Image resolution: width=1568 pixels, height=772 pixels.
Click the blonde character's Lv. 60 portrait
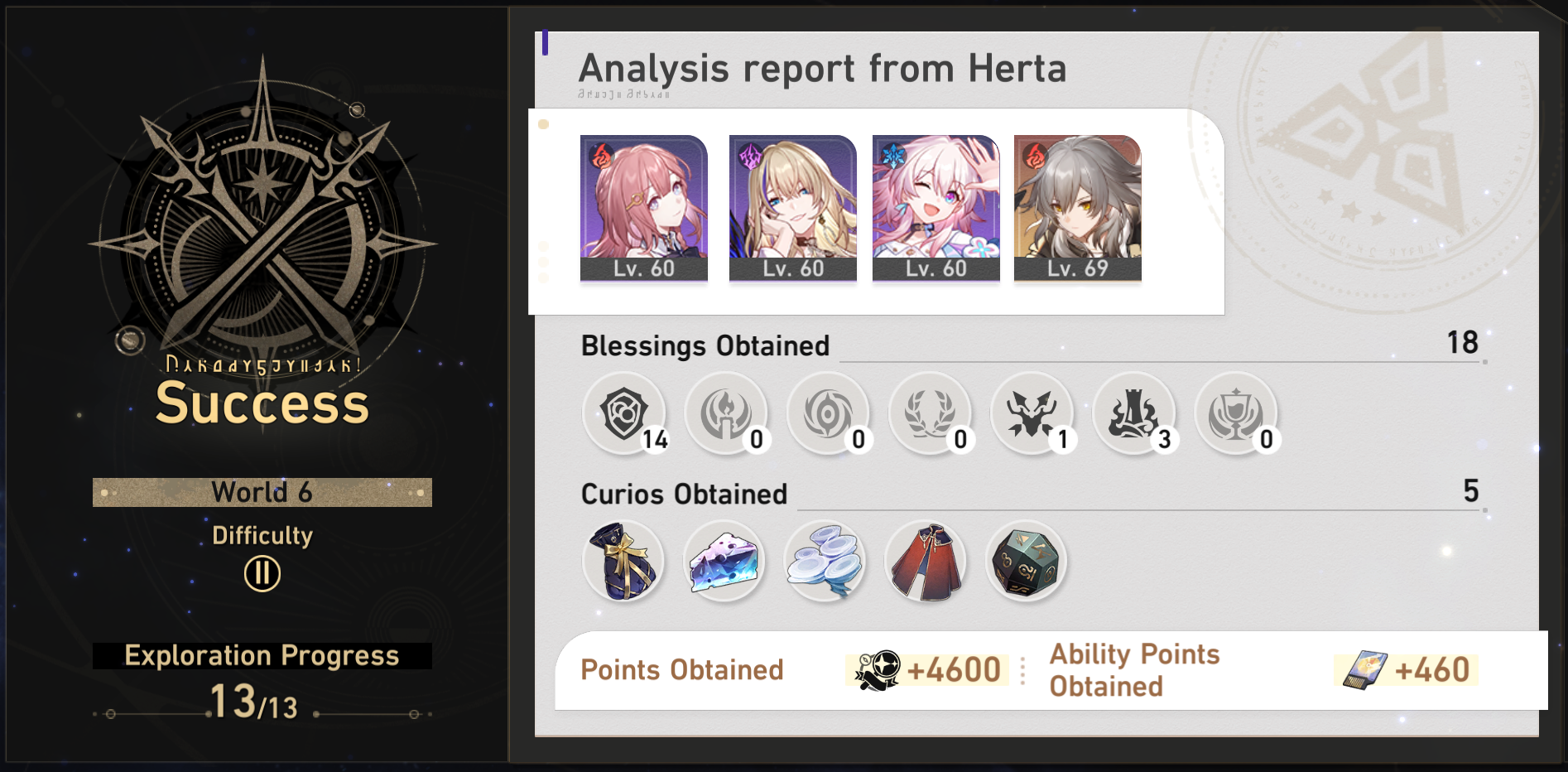click(792, 205)
